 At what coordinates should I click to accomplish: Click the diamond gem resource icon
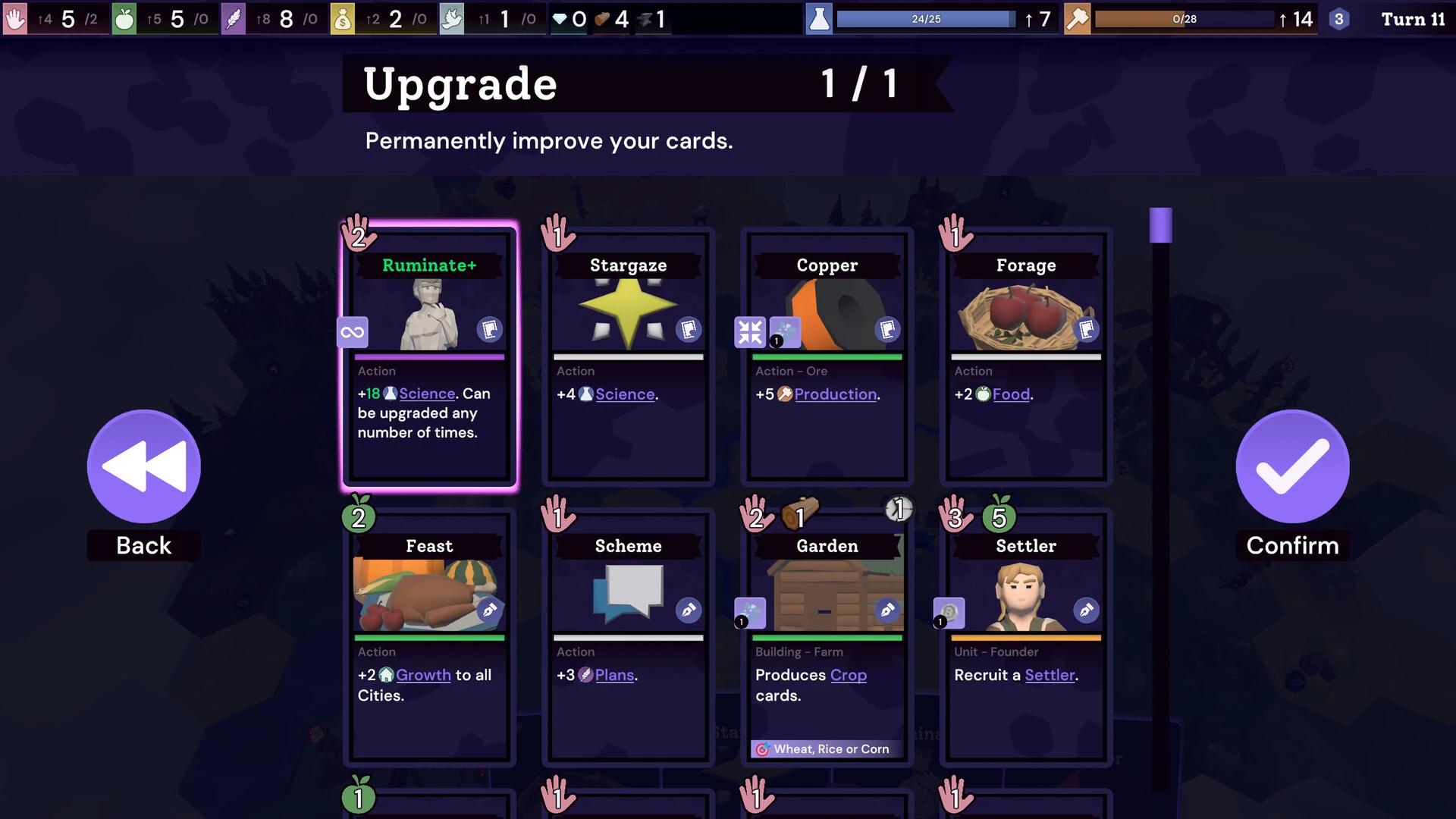(560, 20)
